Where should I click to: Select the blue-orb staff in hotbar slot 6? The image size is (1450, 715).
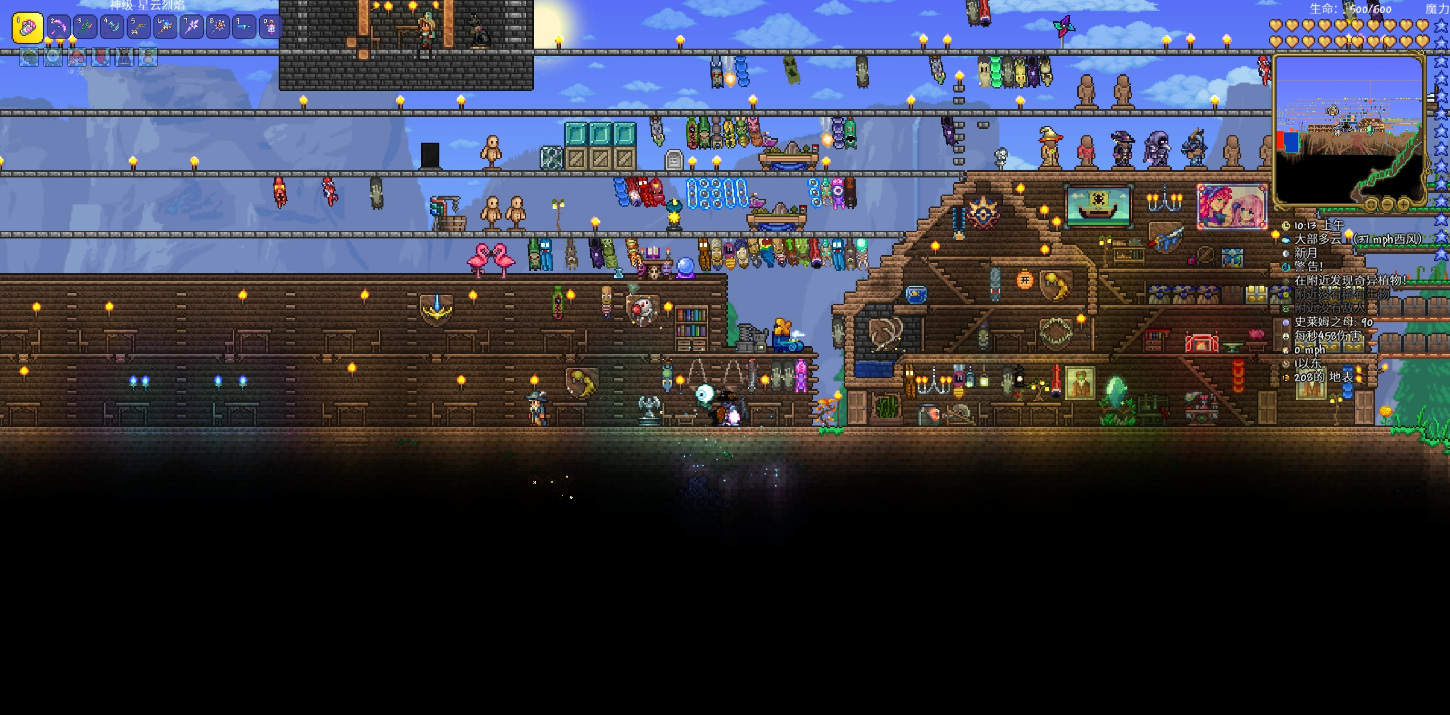point(165,26)
